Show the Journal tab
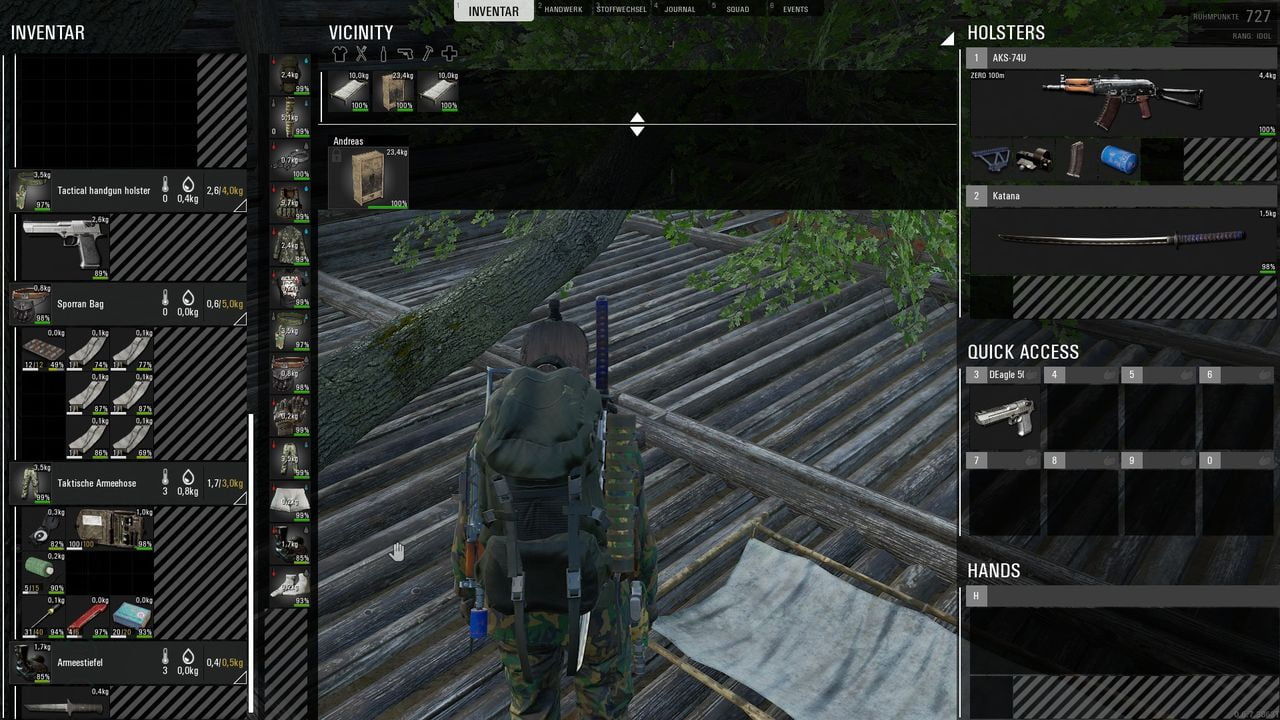Screen dimensions: 1280x720 click(x=680, y=9)
